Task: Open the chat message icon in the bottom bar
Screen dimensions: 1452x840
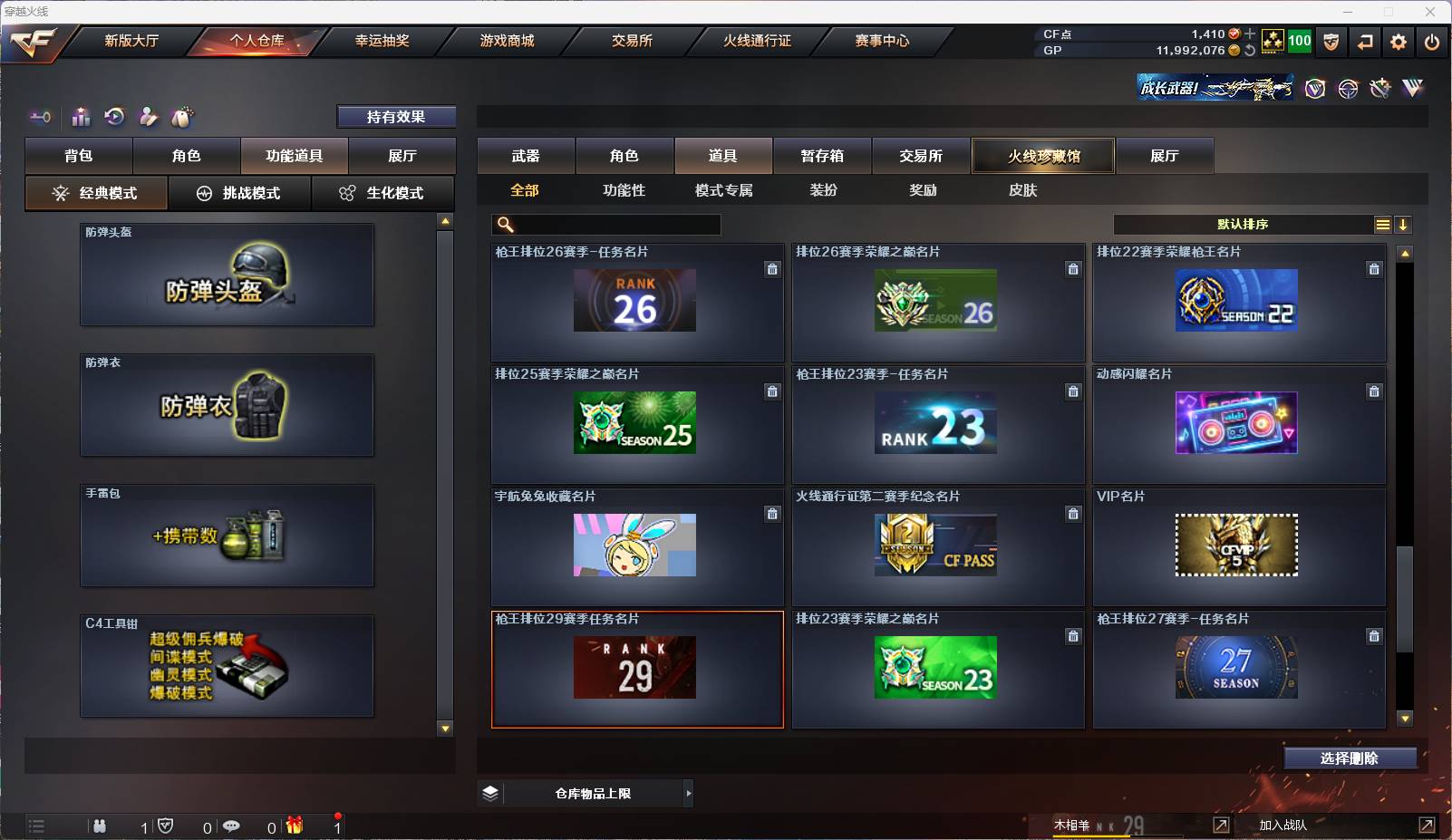Action: (232, 826)
